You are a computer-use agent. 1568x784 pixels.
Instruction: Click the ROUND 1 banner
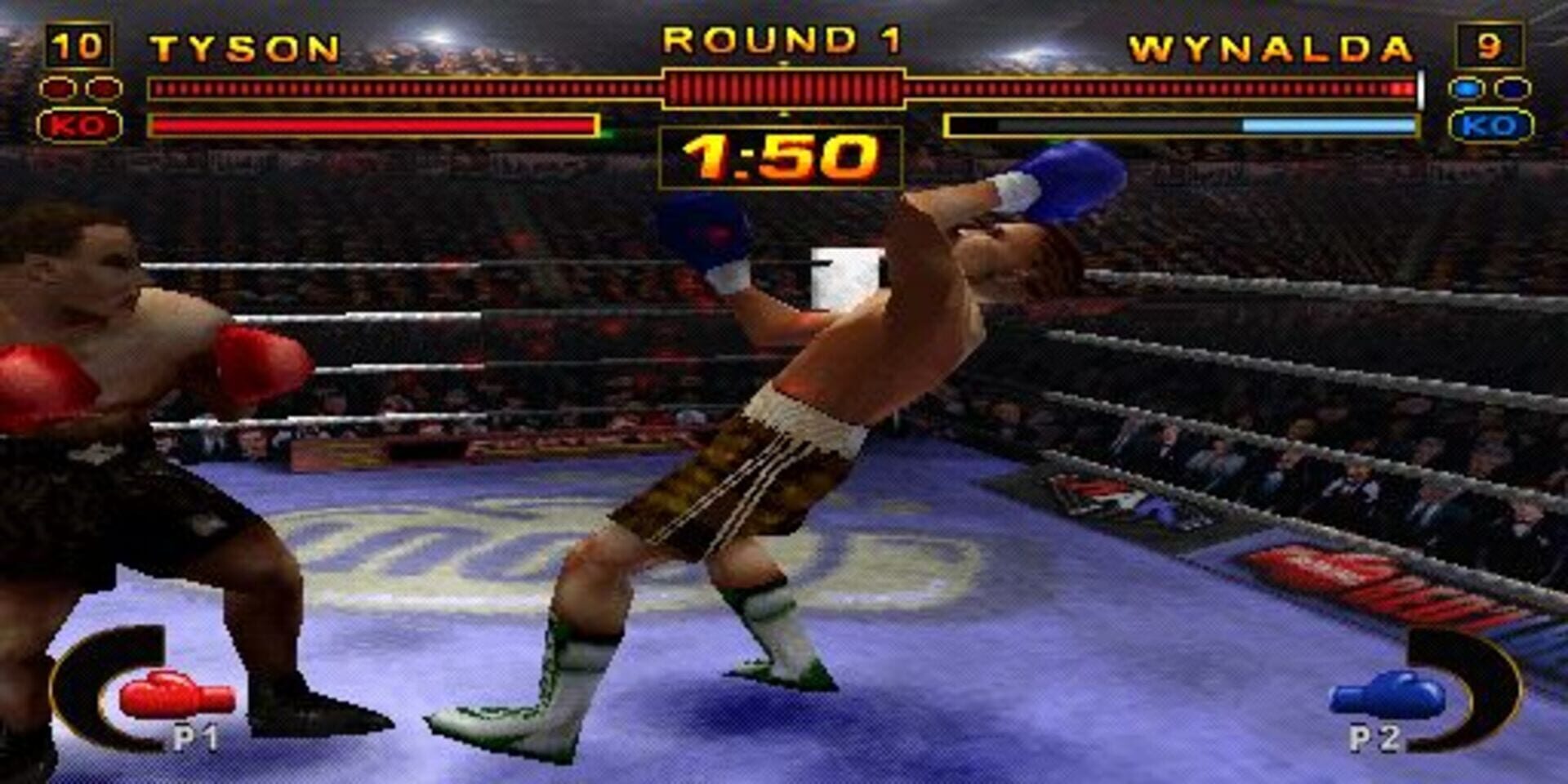[x=782, y=38]
